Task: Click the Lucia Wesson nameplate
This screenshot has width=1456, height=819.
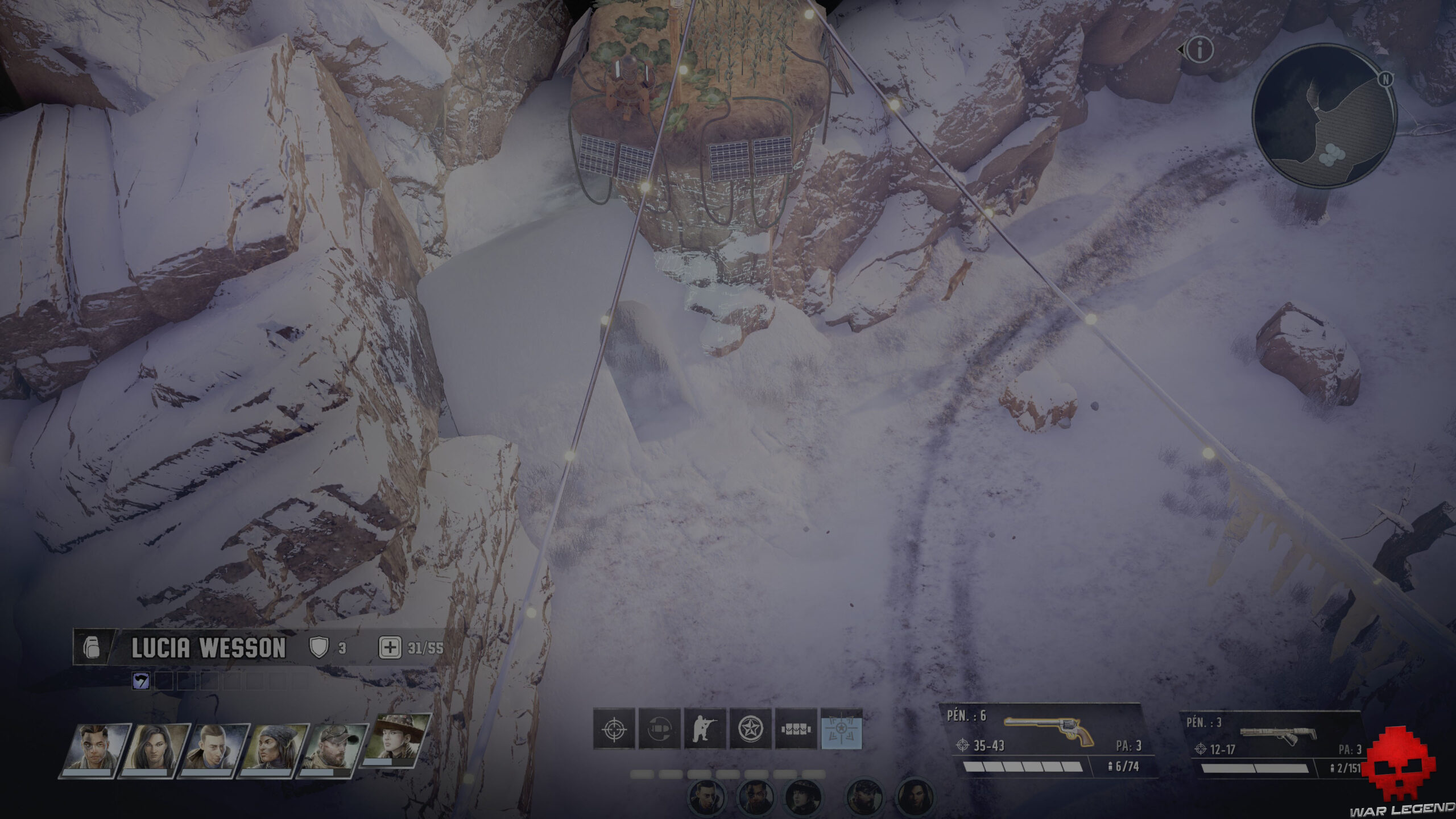Action: tap(209, 646)
